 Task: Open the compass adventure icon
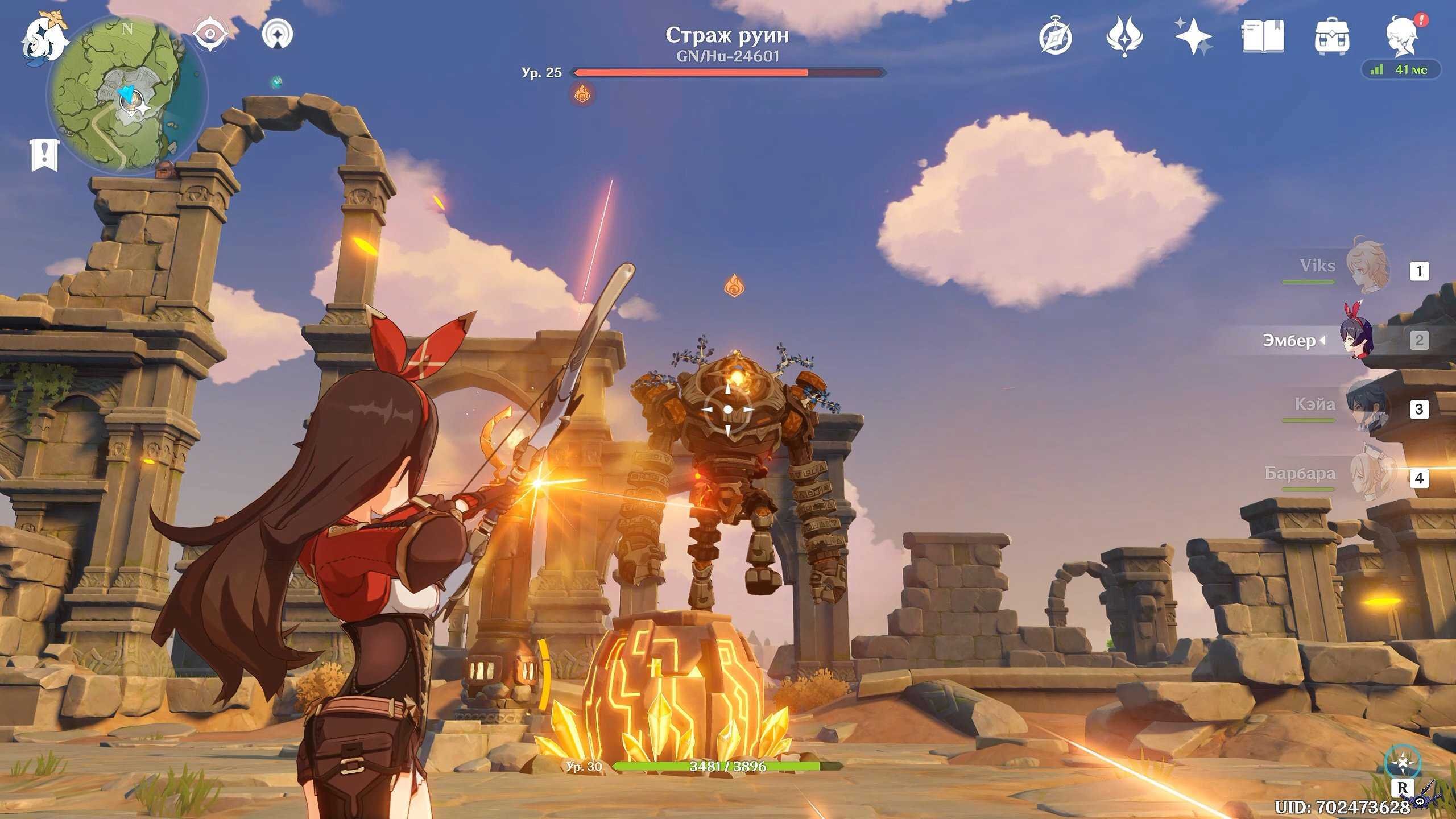click(1056, 38)
